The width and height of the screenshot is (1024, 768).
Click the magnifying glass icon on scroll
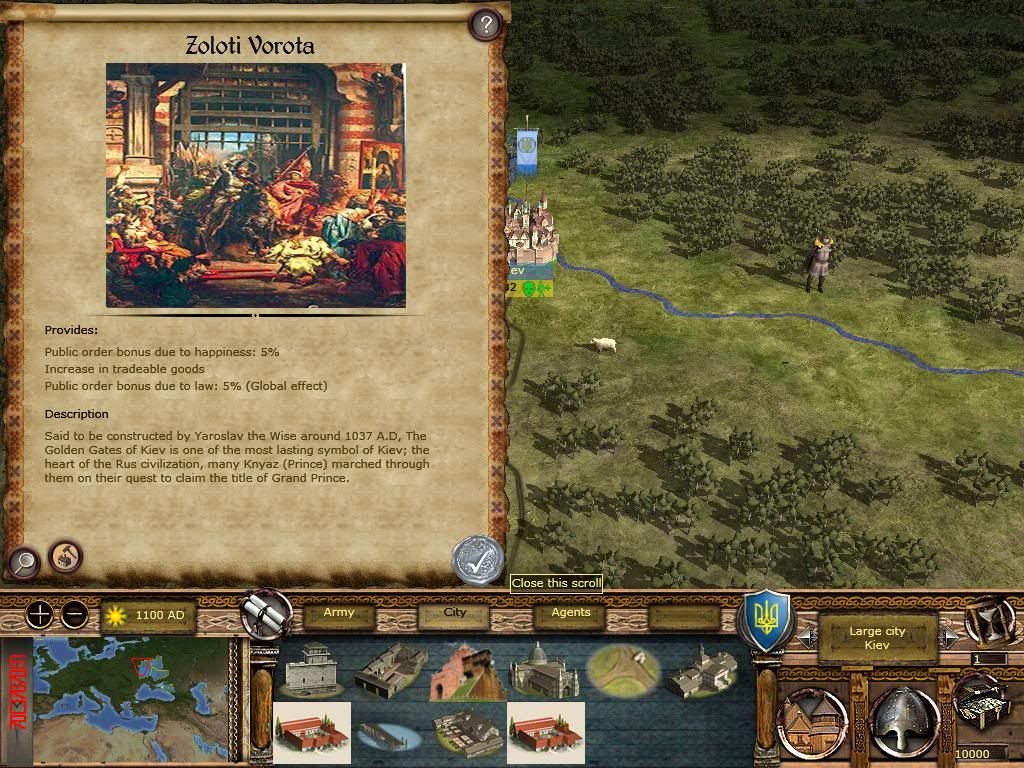tap(23, 563)
